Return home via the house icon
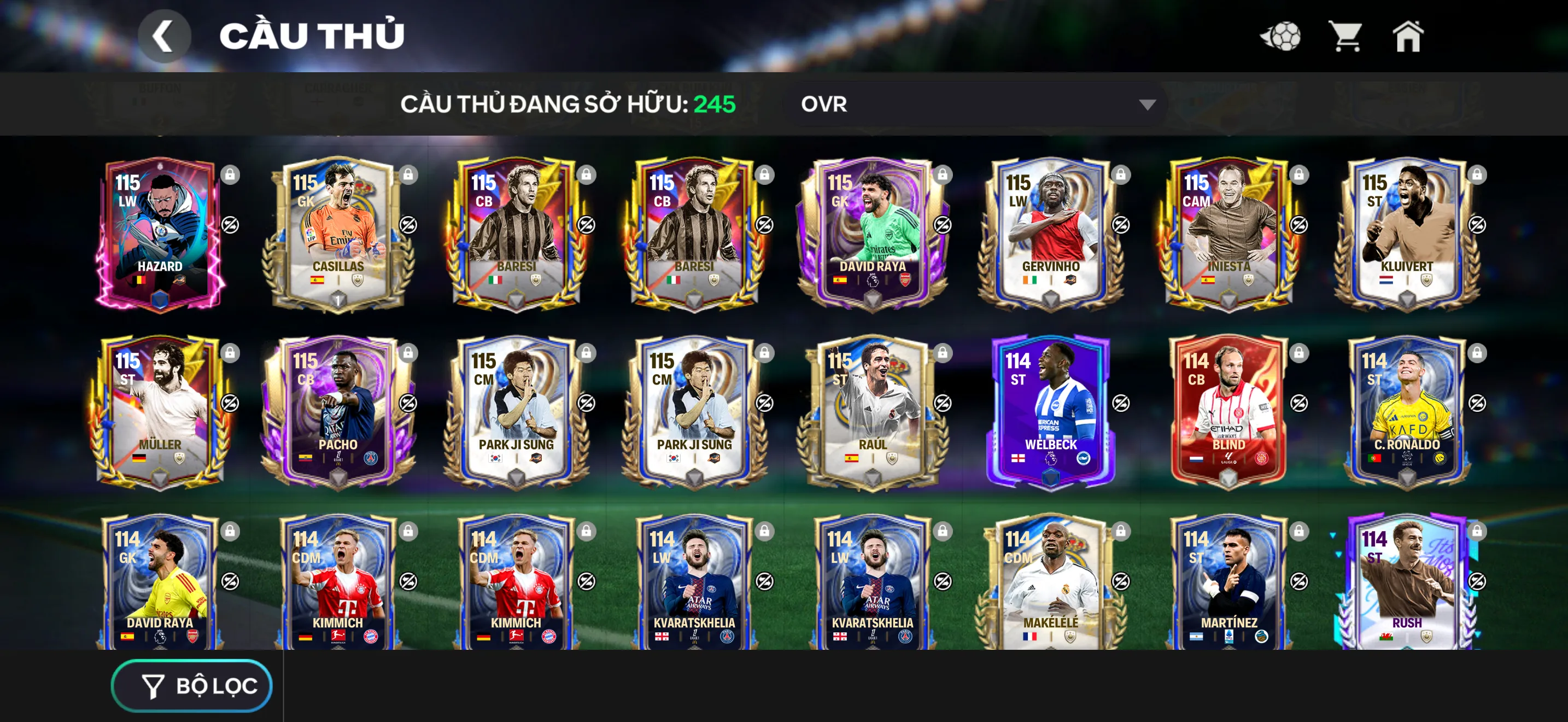1568x722 pixels. [x=1408, y=38]
